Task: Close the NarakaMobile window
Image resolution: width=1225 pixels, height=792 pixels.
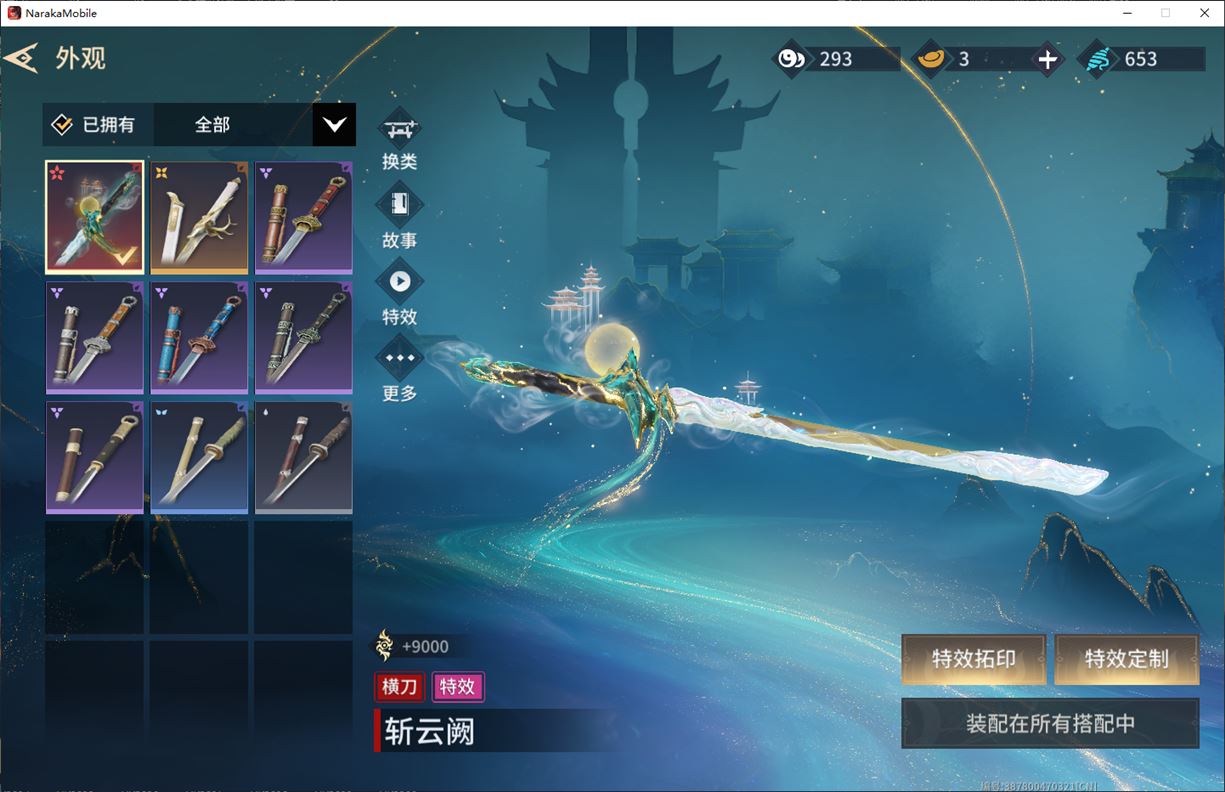Action: 1203,13
